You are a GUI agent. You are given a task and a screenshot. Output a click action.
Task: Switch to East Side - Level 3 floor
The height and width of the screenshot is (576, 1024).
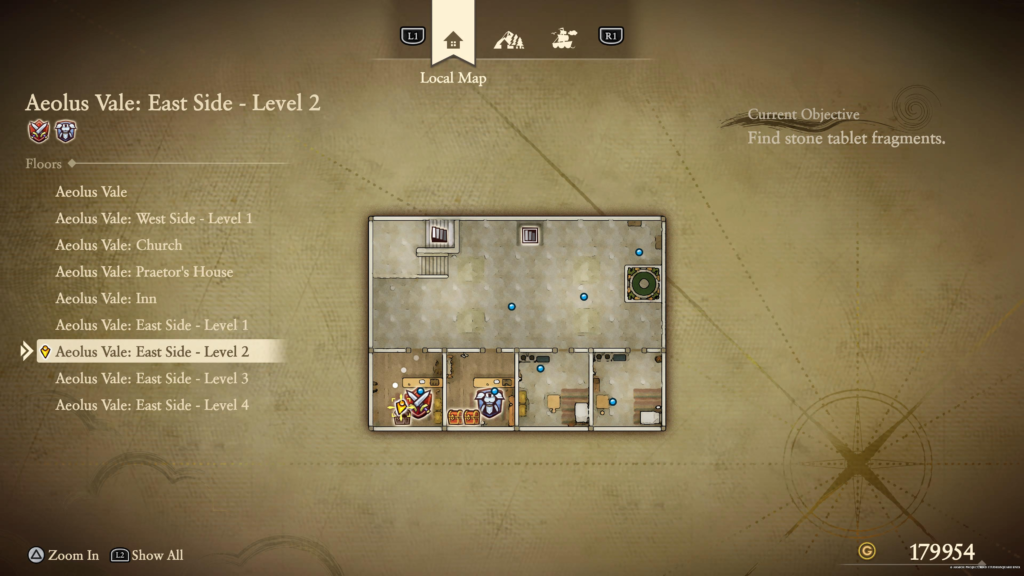pyautogui.click(x=152, y=378)
